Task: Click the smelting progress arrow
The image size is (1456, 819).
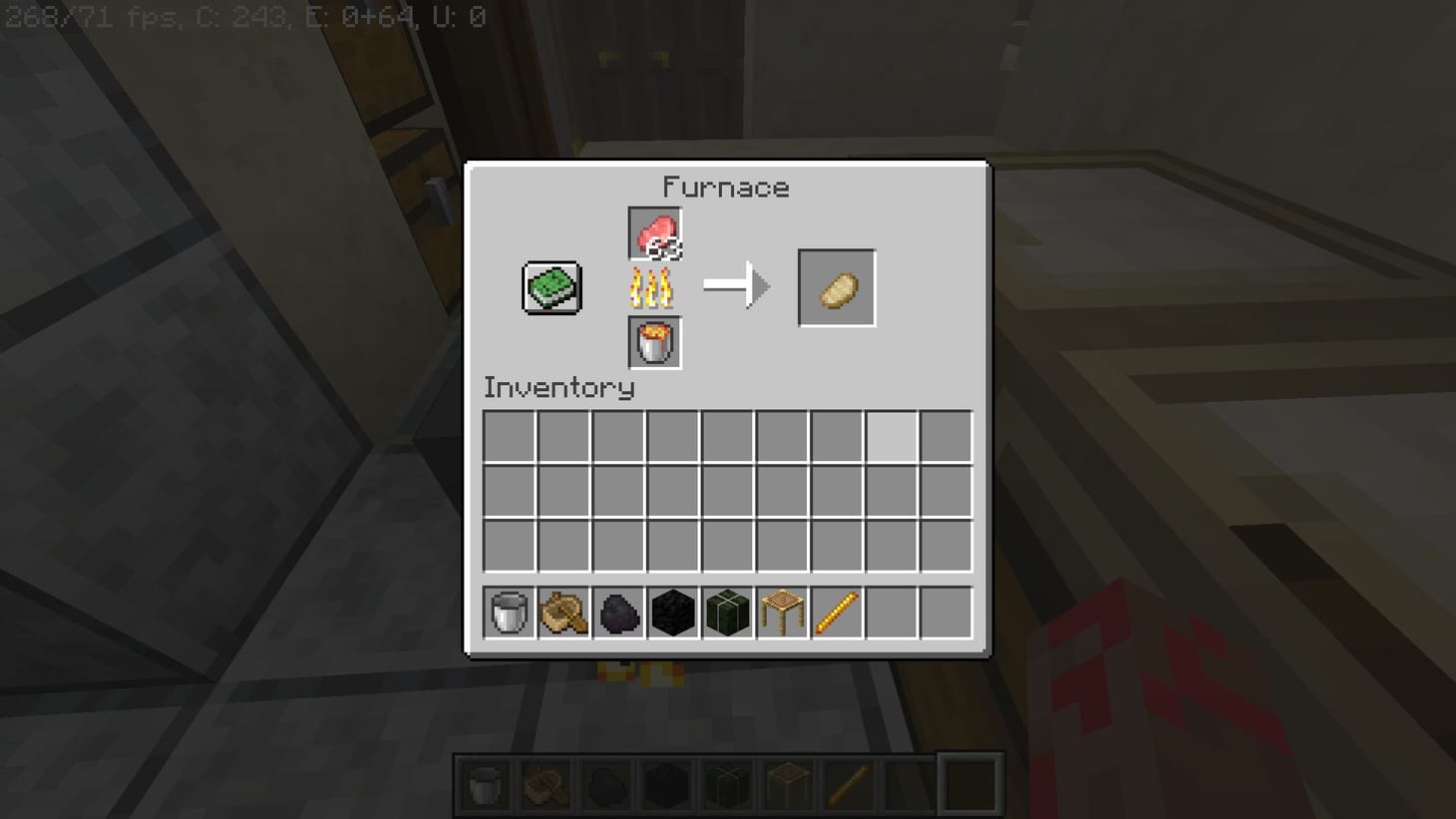Action: point(737,286)
